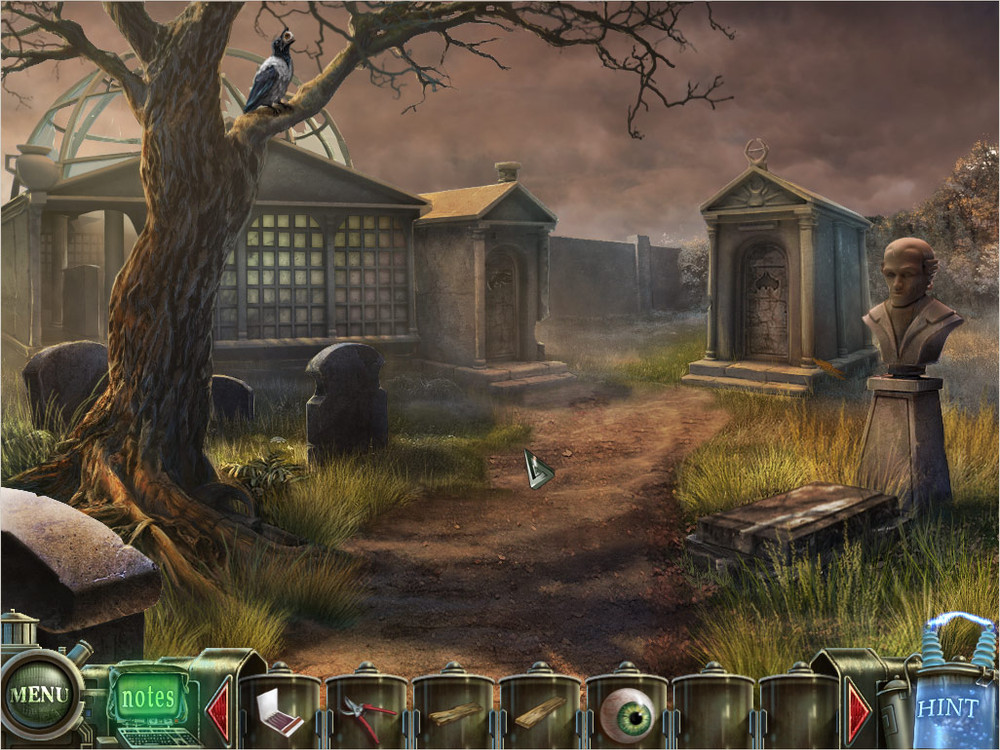
Task: Open the green notes screen
Action: 148,696
